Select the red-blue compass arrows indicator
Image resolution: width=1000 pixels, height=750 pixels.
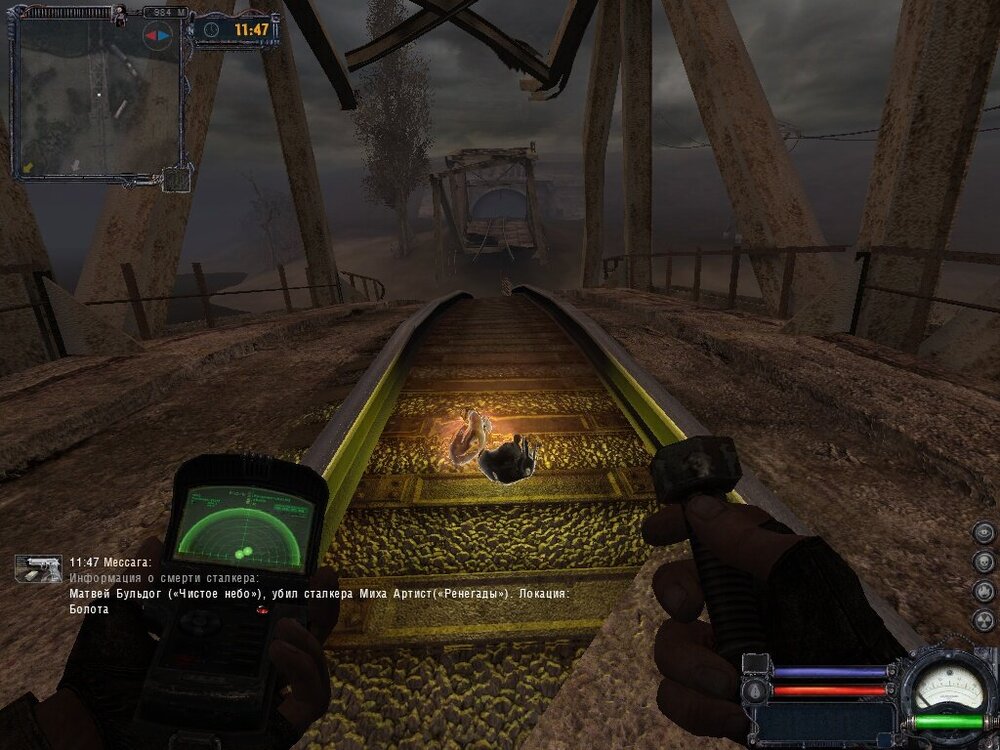click(157, 35)
